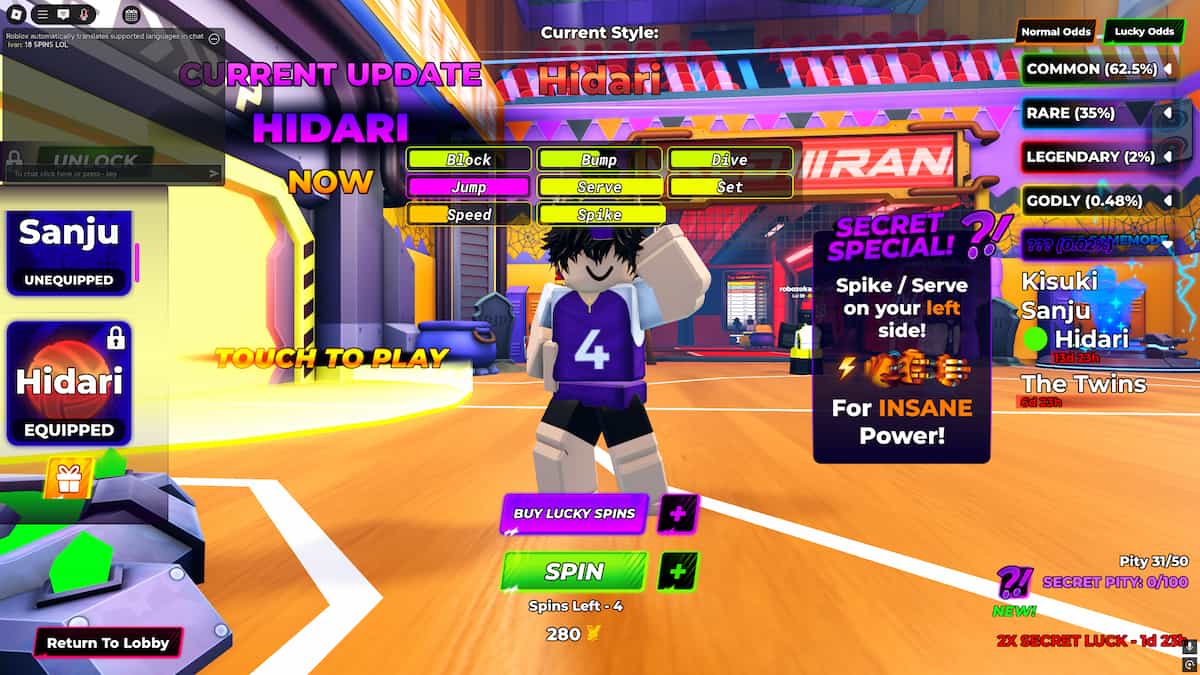1200x675 pixels.
Task: Switch to the Lucky Odds tab
Action: point(1145,32)
